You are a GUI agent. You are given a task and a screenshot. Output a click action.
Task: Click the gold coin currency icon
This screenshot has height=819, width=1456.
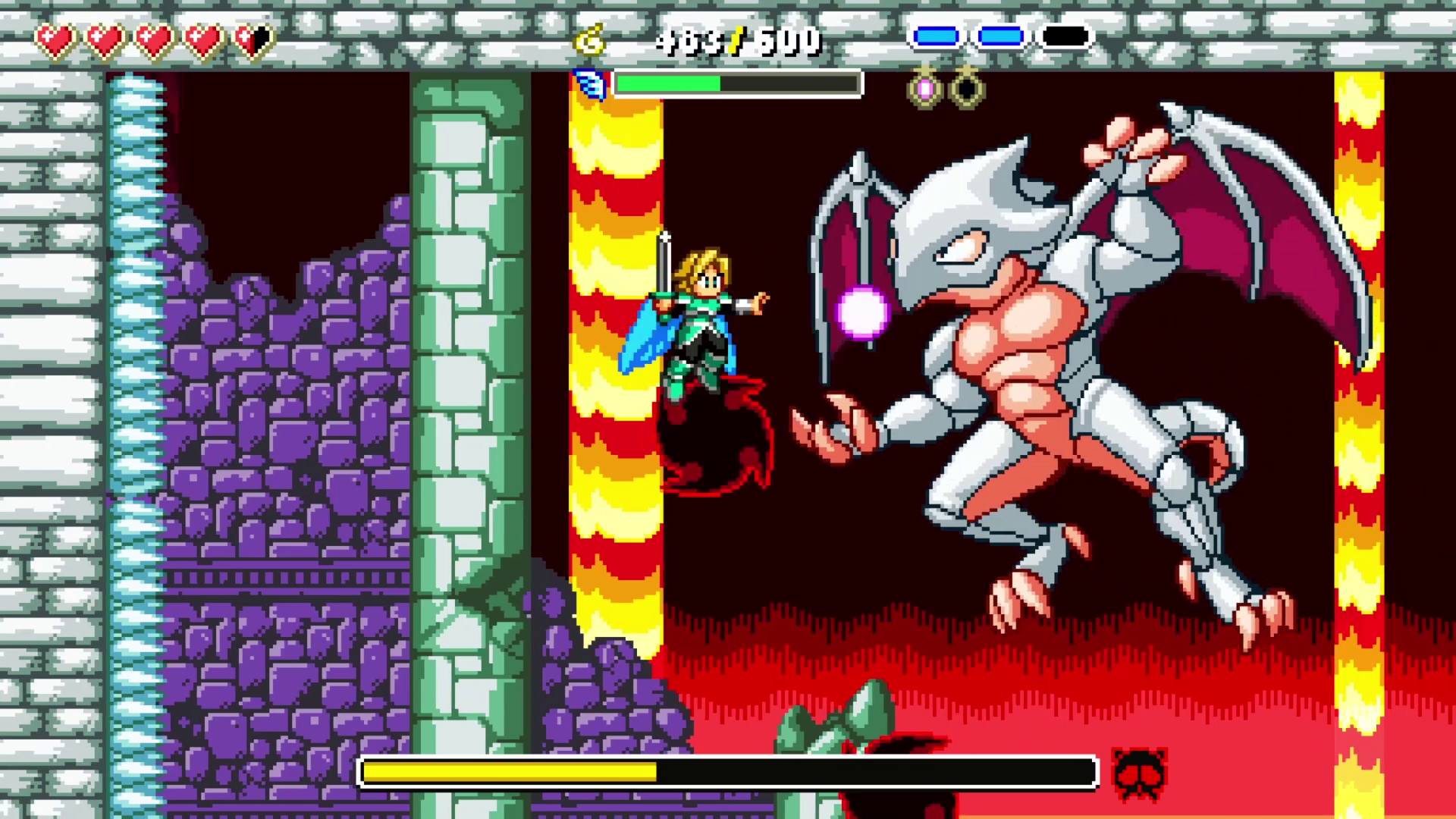point(591,38)
